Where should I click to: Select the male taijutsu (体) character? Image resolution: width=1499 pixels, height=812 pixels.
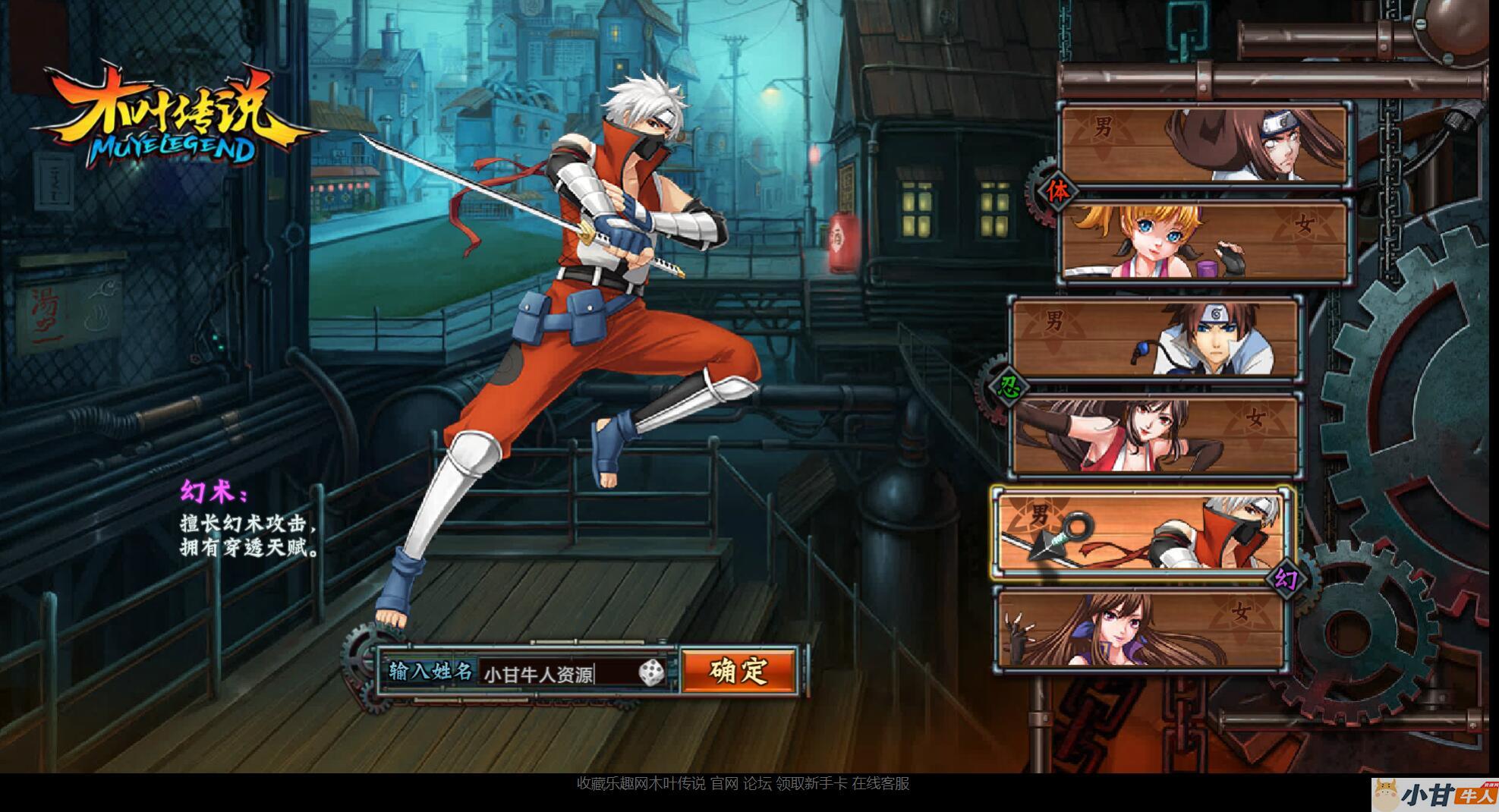click(x=1203, y=144)
